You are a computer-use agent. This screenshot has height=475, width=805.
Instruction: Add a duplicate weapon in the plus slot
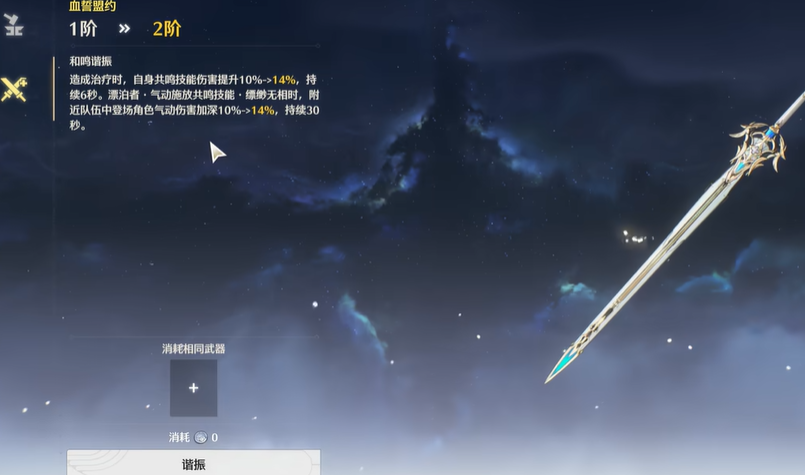click(193, 388)
